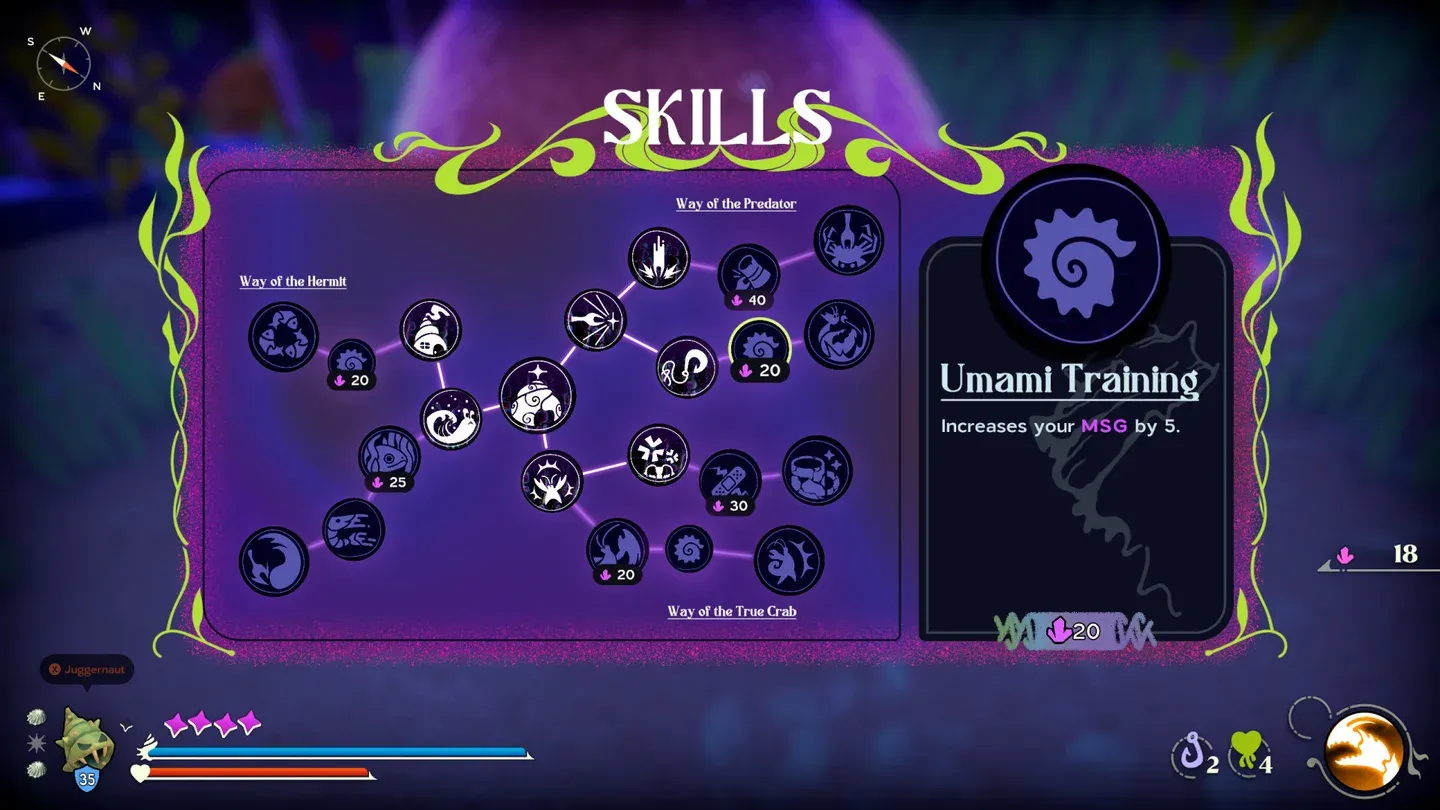
Task: Click the compass in the top left
Action: pos(63,62)
